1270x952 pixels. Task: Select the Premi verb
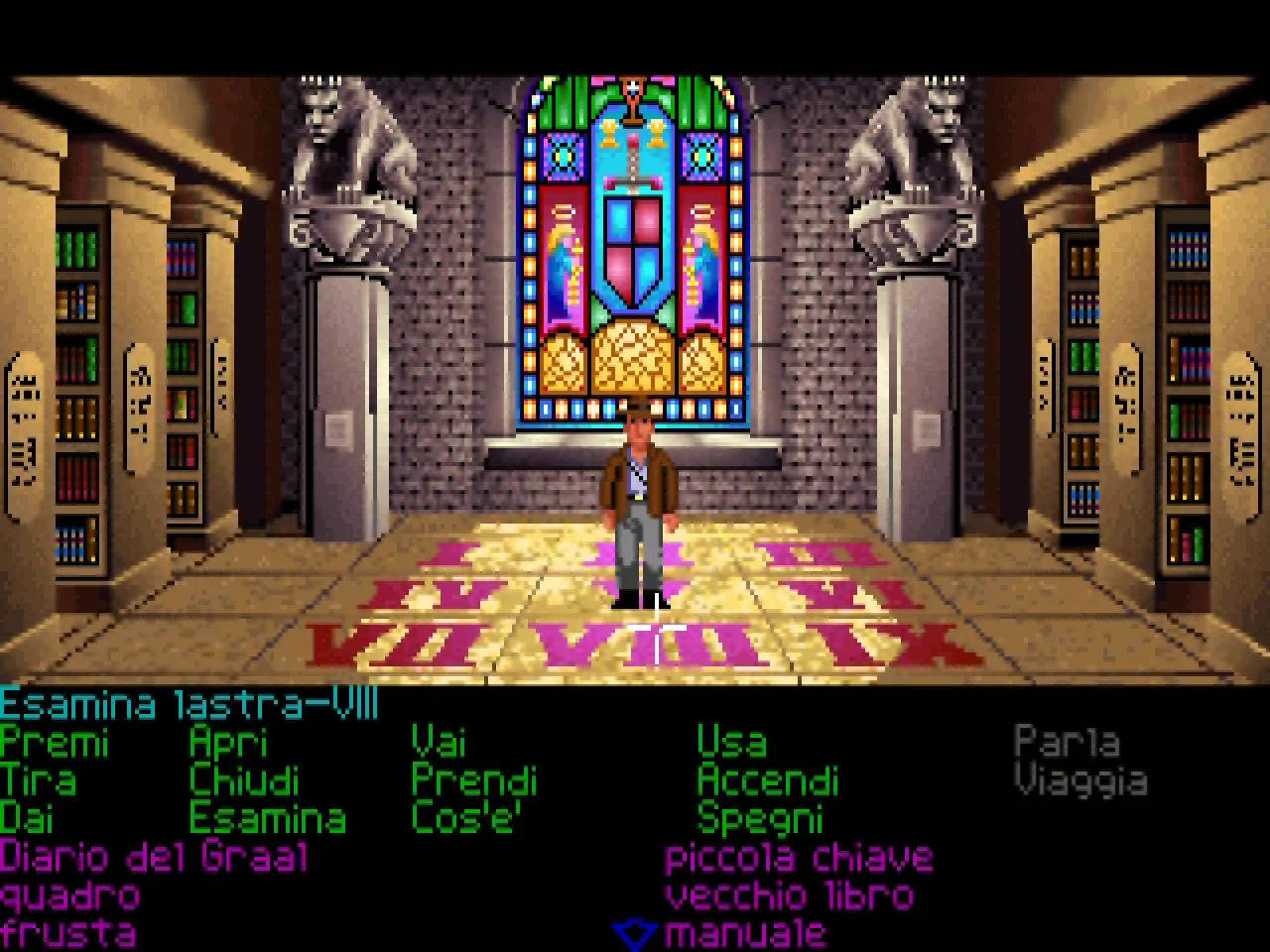(55, 744)
